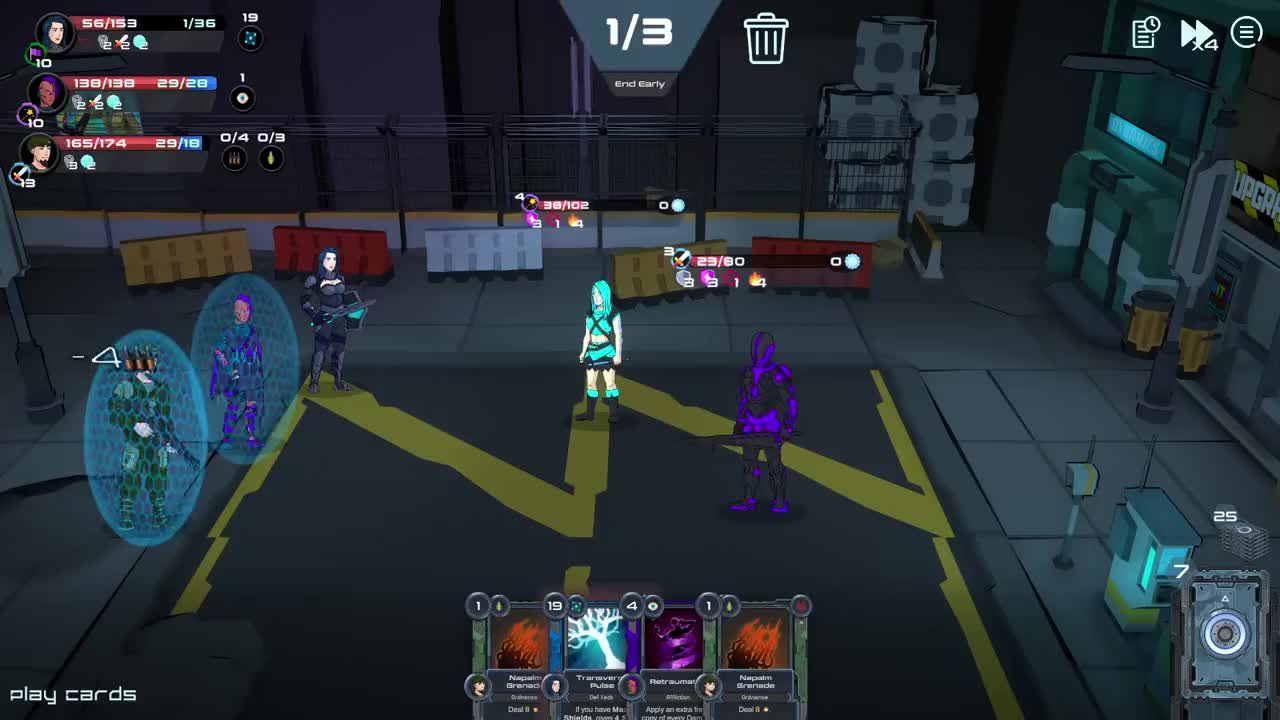Click the purple magic wand badge icon
The image size is (1280, 720).
(27, 111)
